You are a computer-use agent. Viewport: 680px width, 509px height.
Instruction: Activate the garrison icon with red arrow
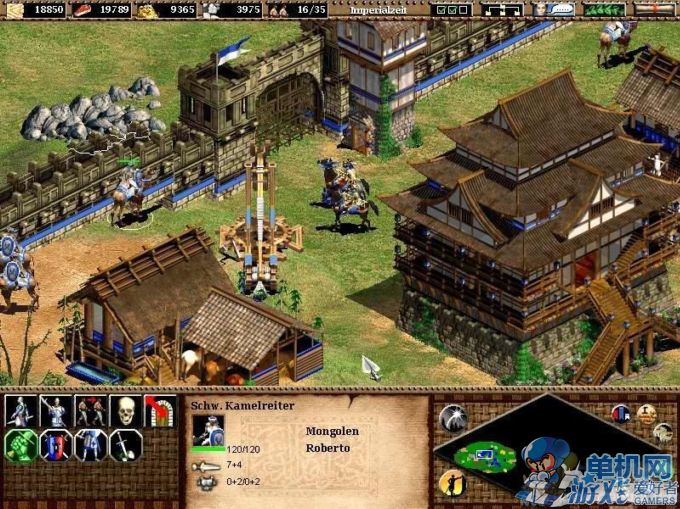[159, 411]
